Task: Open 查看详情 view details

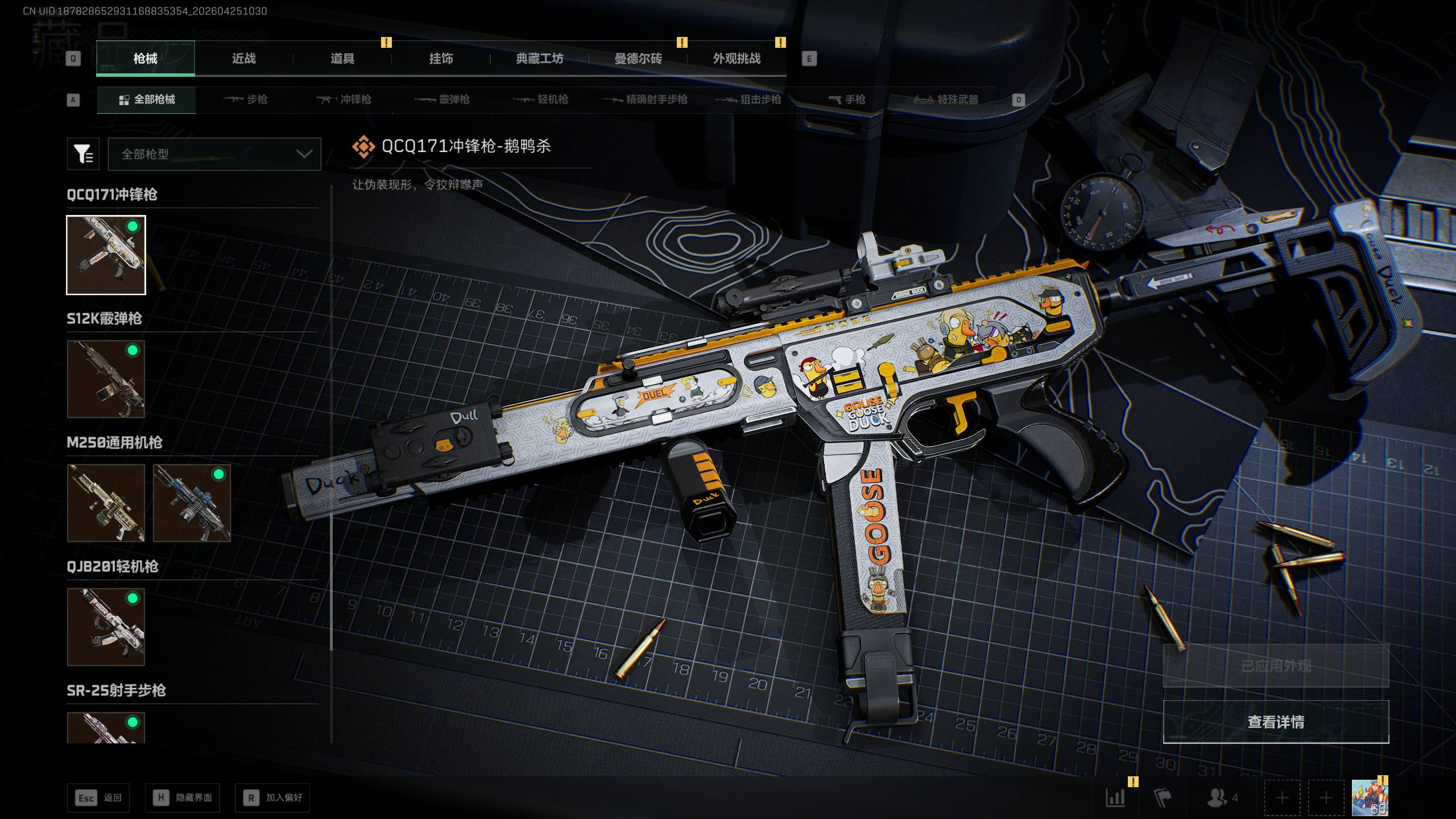Action: pos(1276,722)
